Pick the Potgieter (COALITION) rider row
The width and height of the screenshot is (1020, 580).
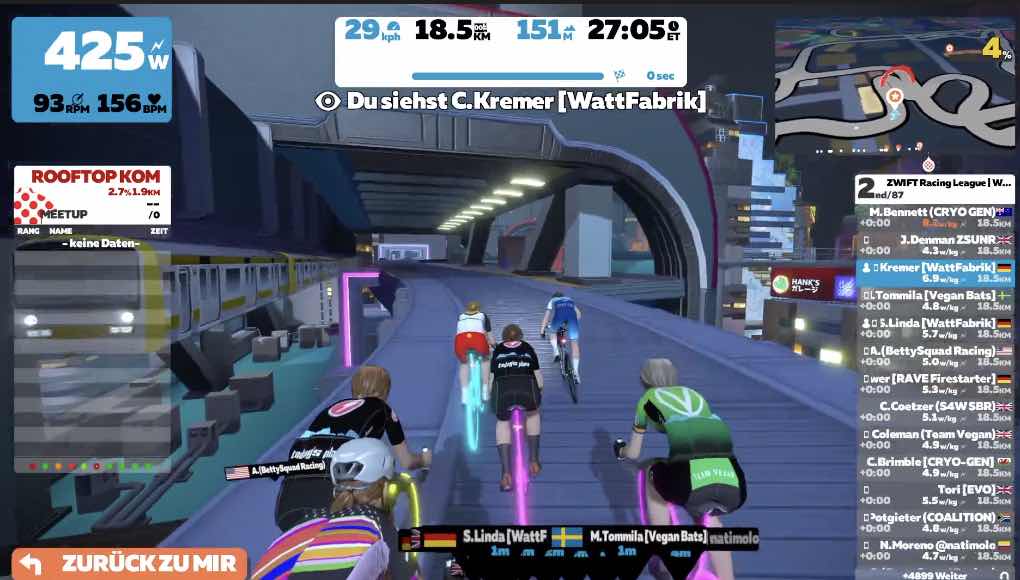coord(936,522)
